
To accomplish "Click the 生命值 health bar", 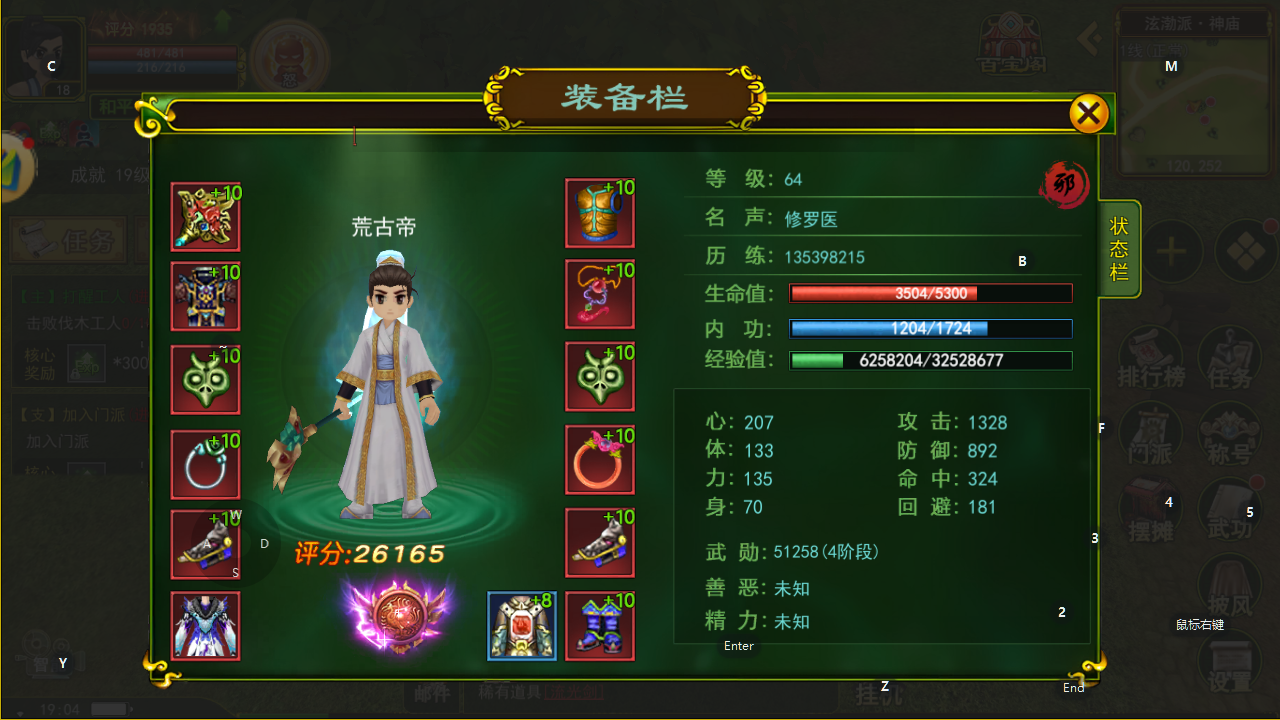I will pos(930,293).
